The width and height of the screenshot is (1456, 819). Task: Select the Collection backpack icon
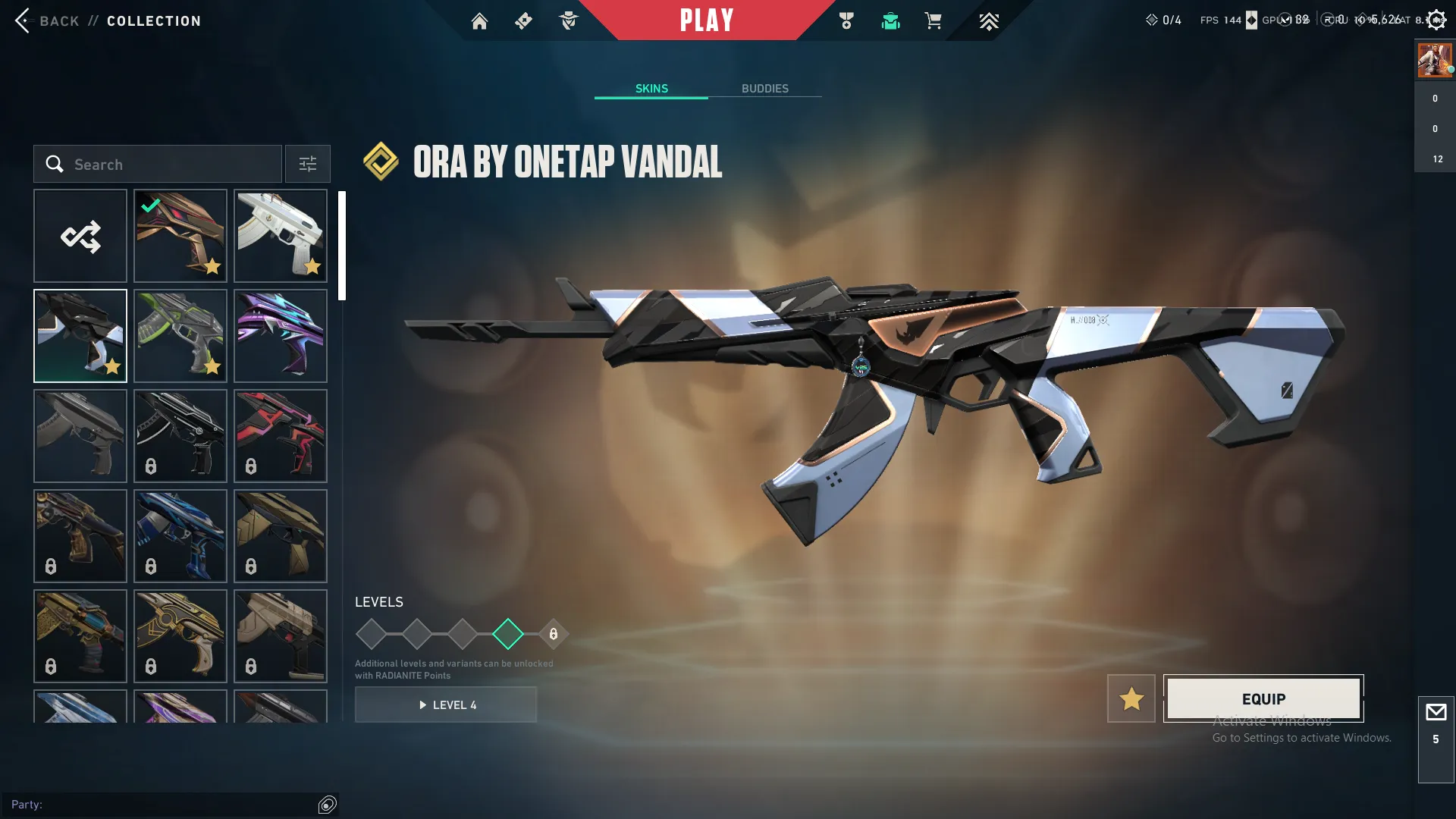click(890, 21)
